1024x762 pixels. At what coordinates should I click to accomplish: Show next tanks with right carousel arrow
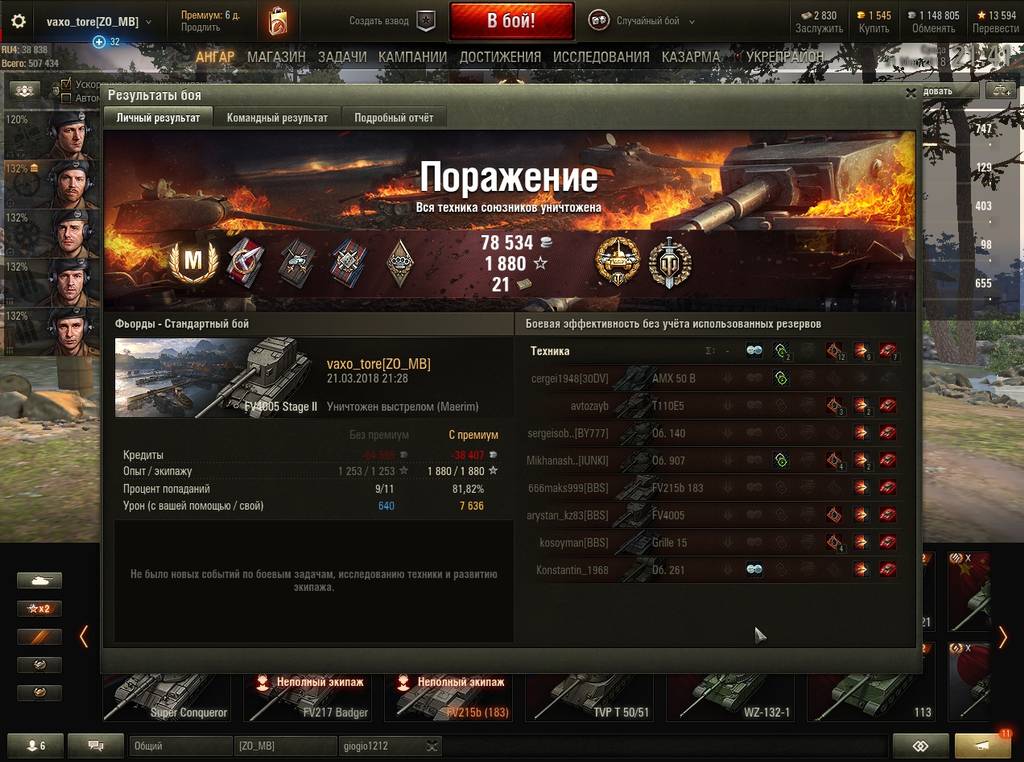(1003, 637)
